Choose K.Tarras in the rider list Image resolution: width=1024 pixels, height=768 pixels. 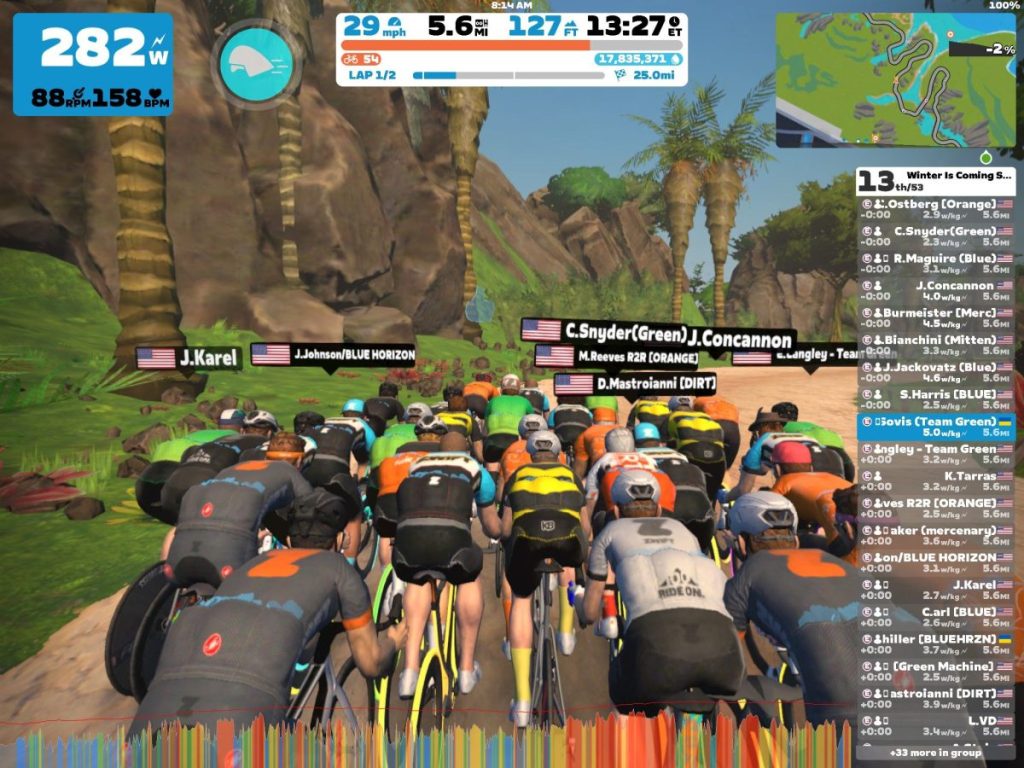[936, 481]
